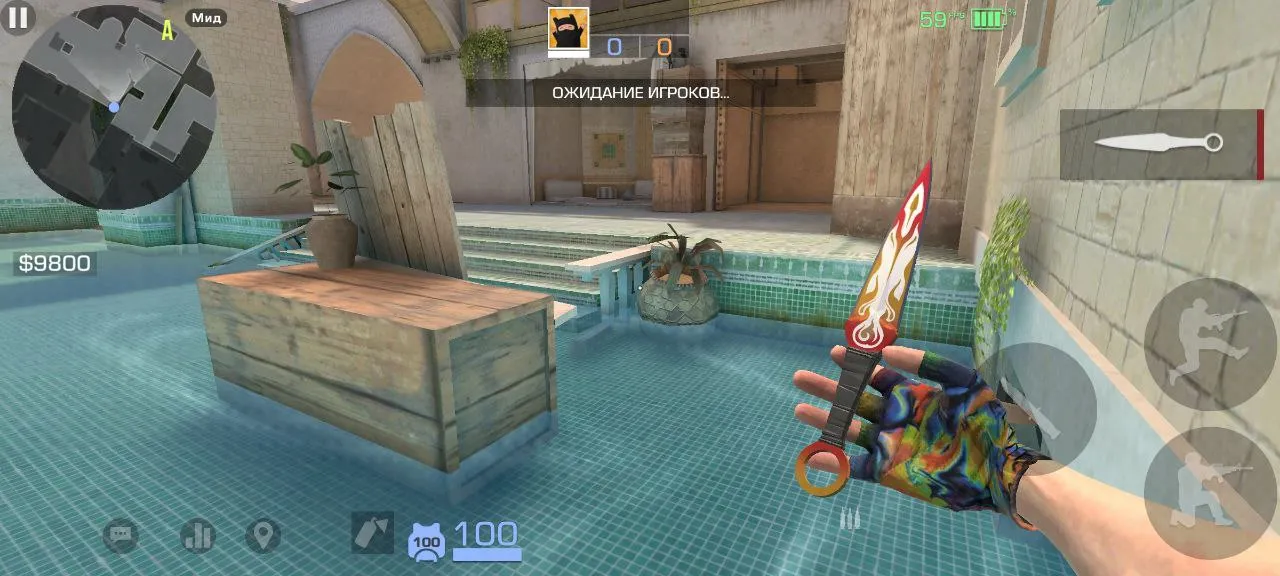The width and height of the screenshot is (1280, 576).
Task: Open the chat speech bubble icon
Action: tap(121, 536)
